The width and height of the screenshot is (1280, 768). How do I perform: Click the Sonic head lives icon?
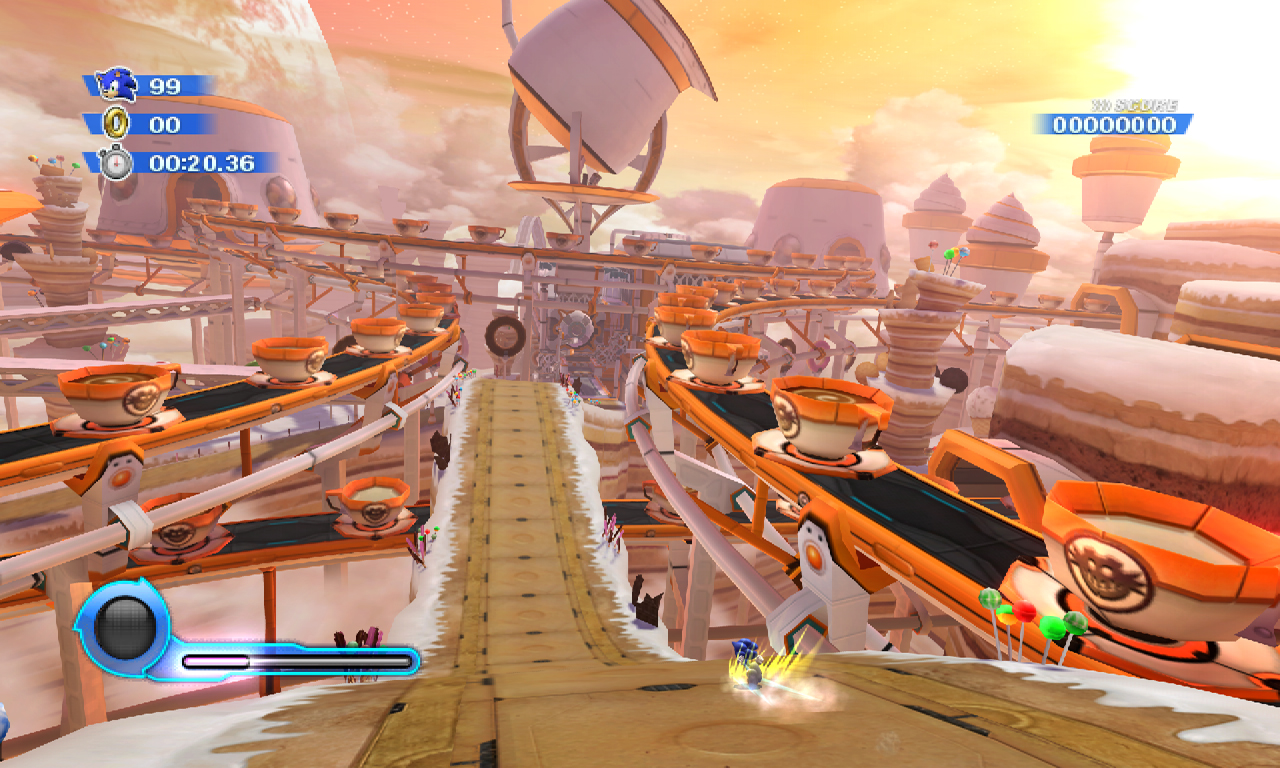pyautogui.click(x=117, y=85)
